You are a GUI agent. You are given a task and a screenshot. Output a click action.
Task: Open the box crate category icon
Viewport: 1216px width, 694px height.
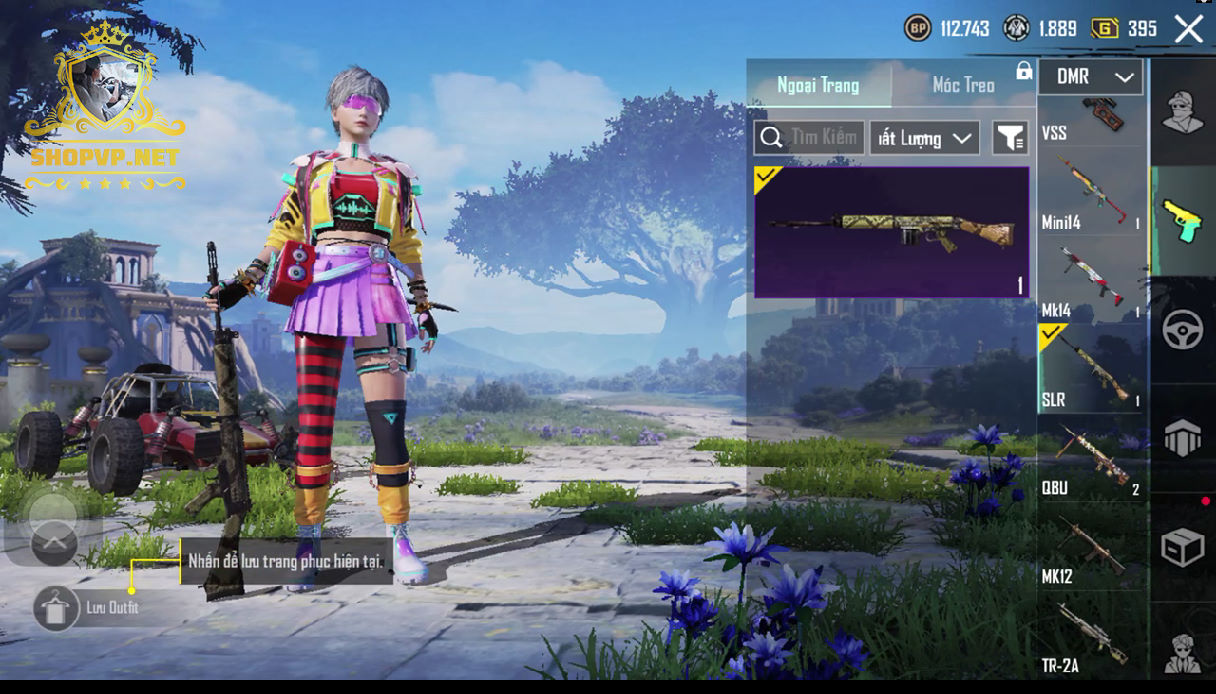(1182, 547)
